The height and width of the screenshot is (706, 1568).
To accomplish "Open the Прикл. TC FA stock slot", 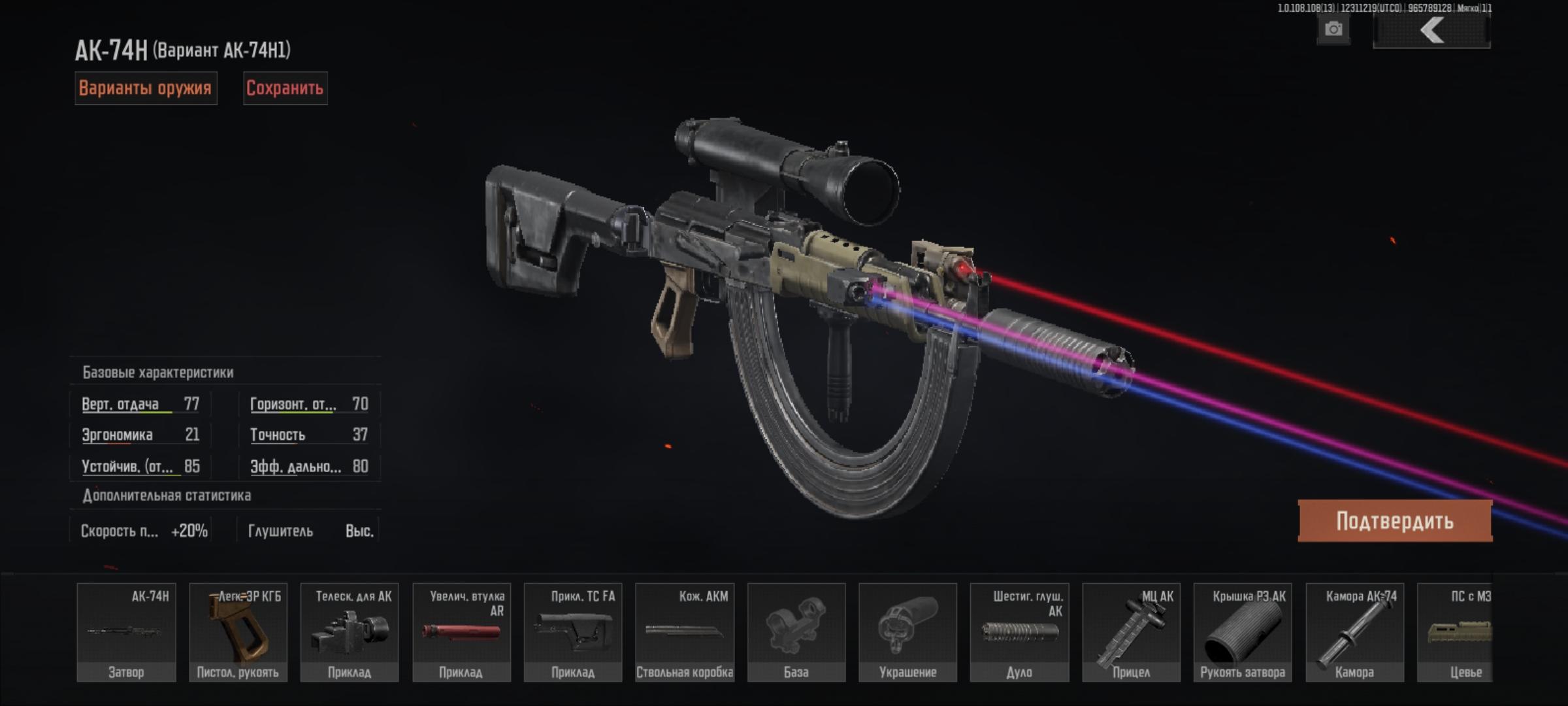I will pyautogui.click(x=573, y=632).
